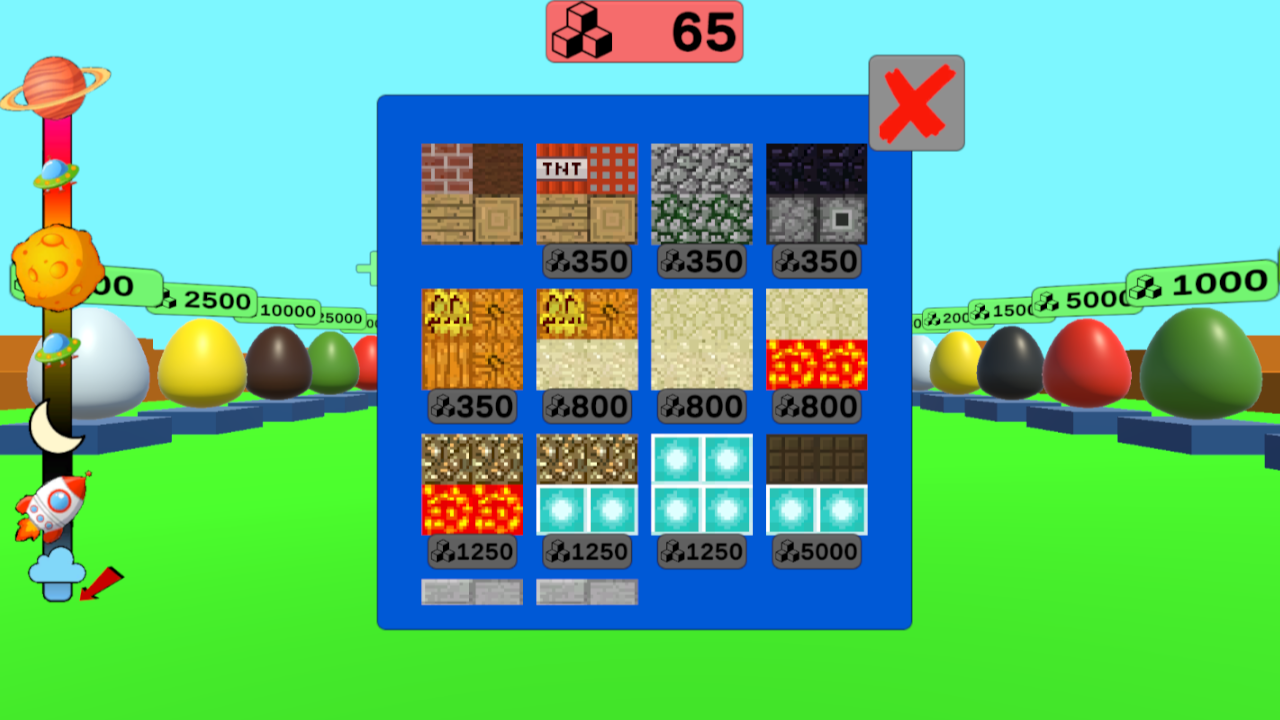Select the mossy cobblestone block pack
Screen dimensions: 1280x720
pos(700,192)
